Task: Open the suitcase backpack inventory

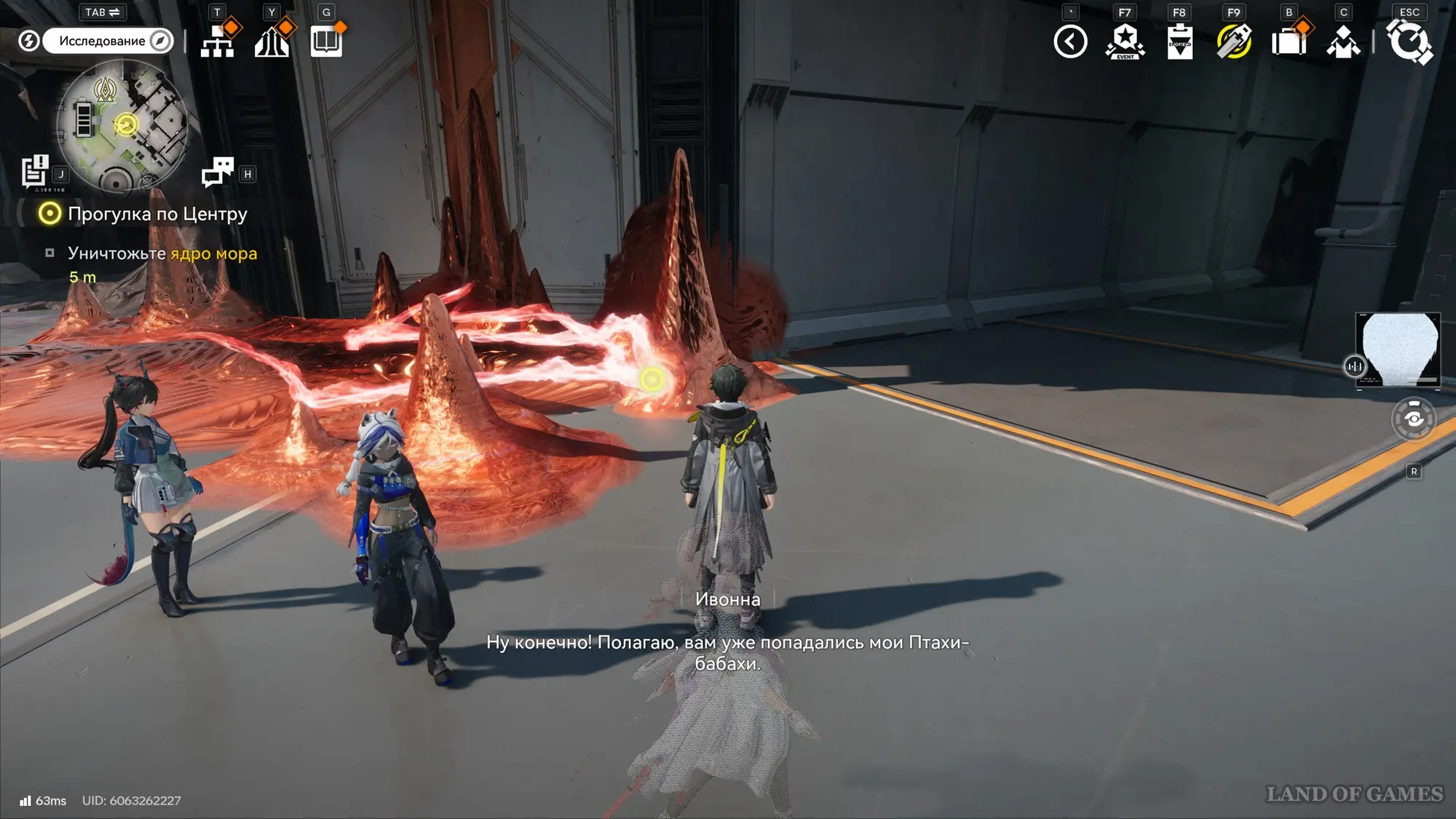Action: [x=1289, y=41]
